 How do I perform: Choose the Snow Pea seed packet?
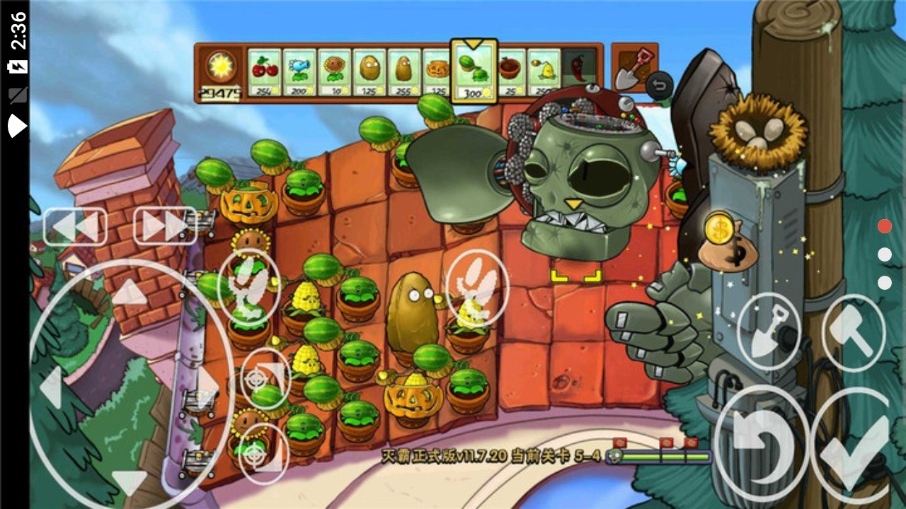click(x=299, y=73)
